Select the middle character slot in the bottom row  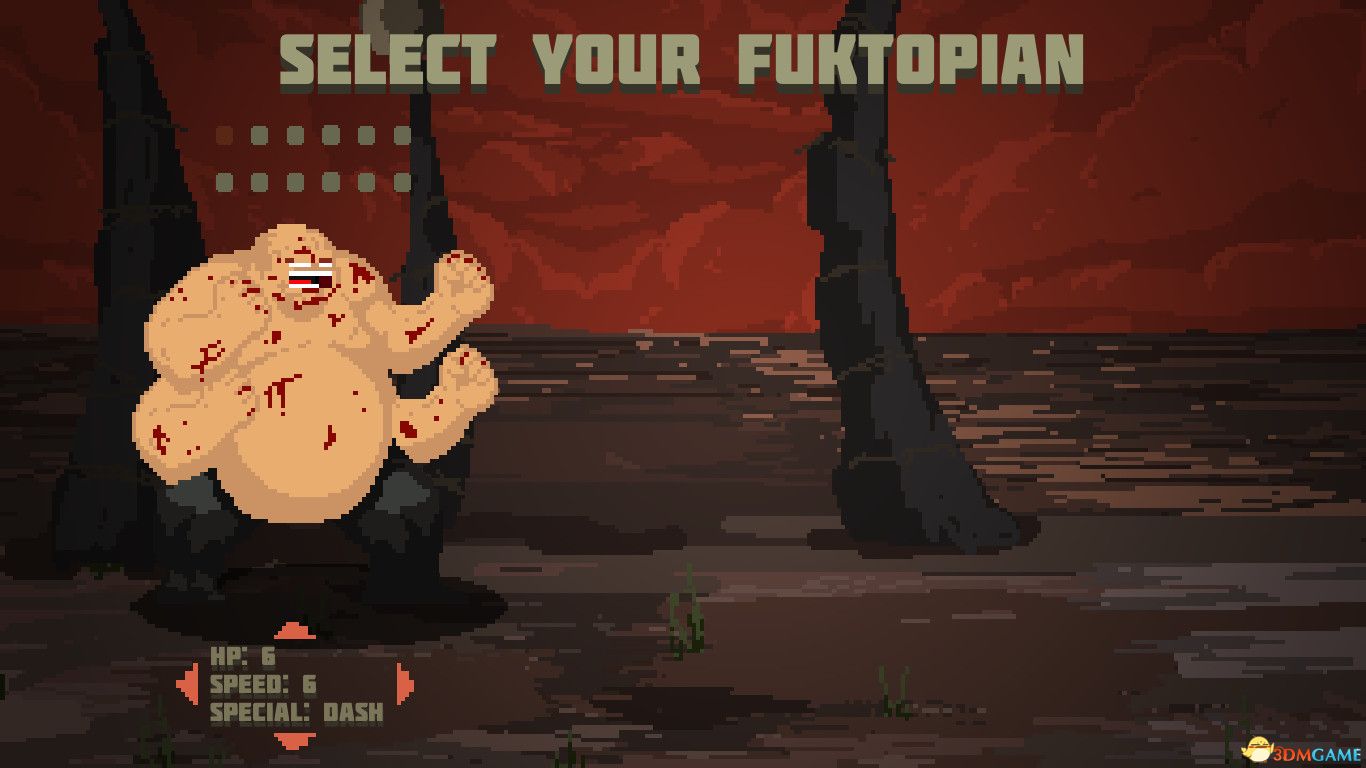click(x=295, y=181)
